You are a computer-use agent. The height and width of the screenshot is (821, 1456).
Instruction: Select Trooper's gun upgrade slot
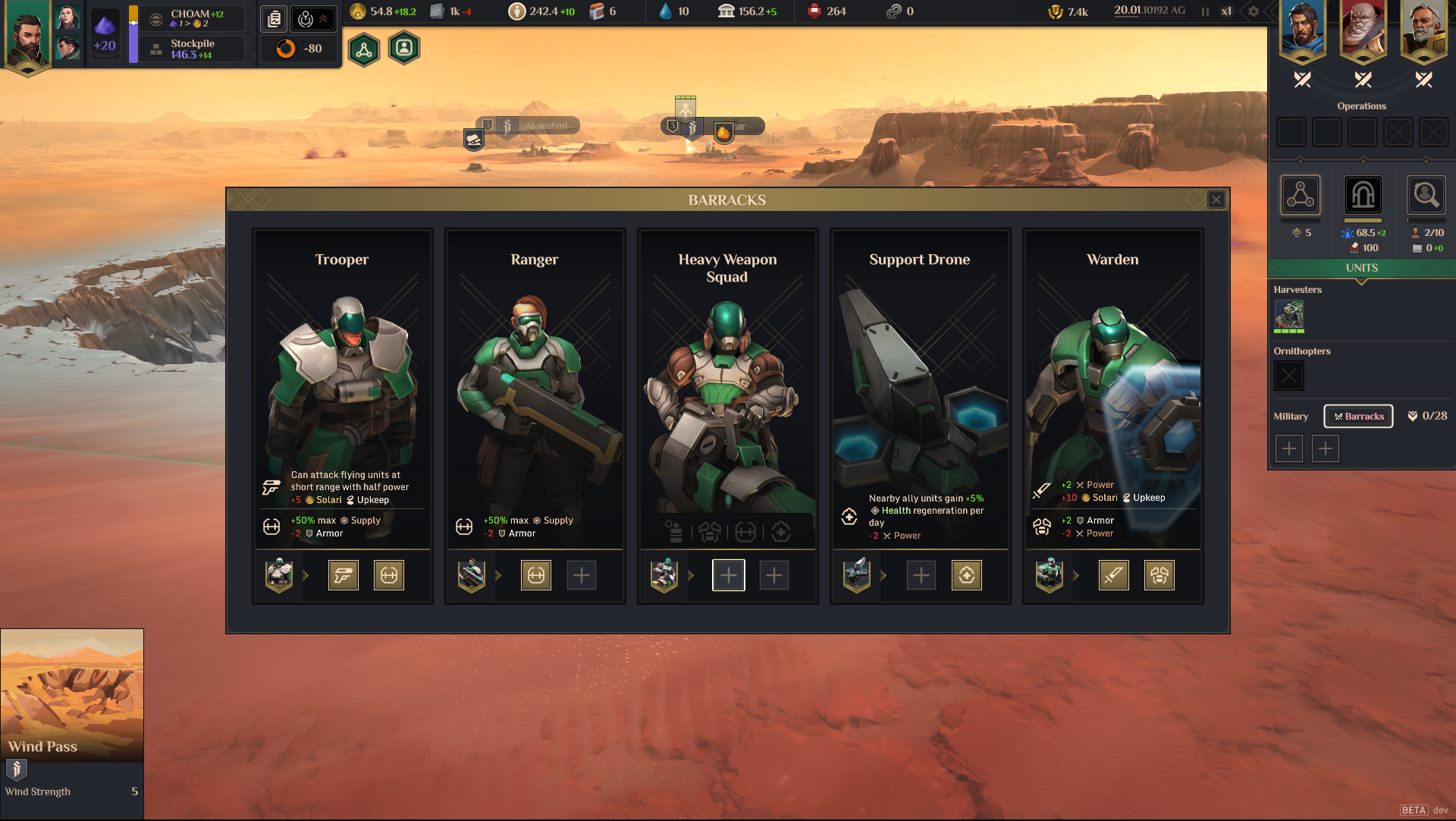pyautogui.click(x=344, y=576)
